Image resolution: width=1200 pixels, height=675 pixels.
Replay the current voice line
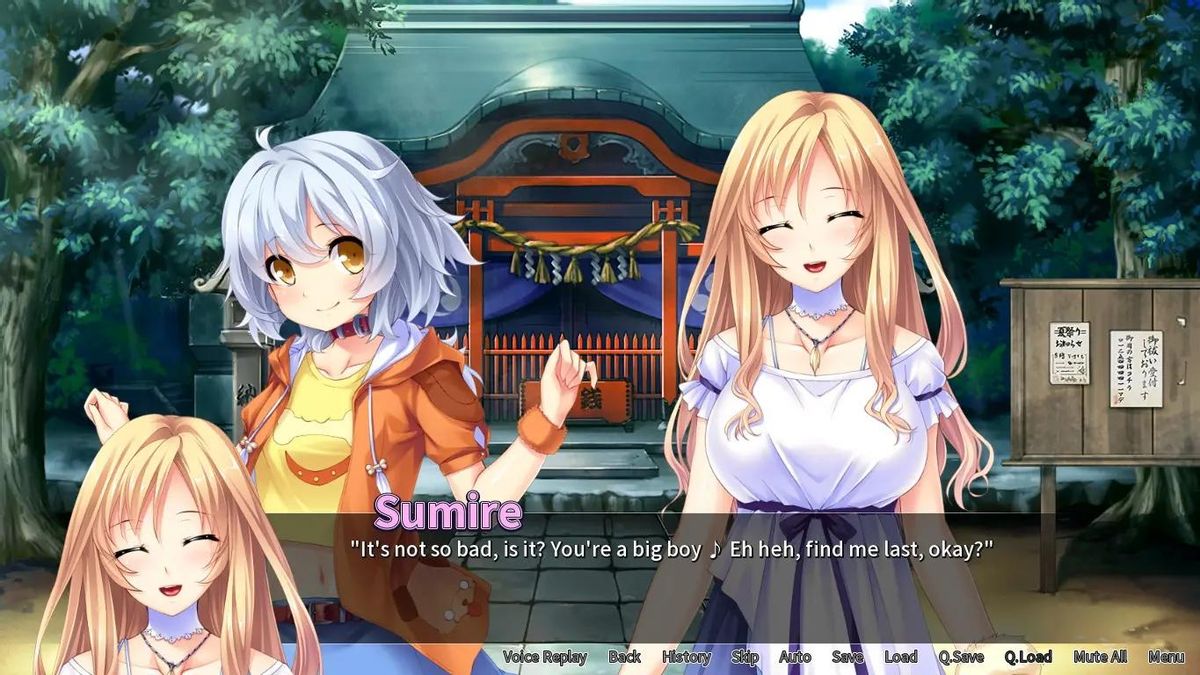coord(544,657)
